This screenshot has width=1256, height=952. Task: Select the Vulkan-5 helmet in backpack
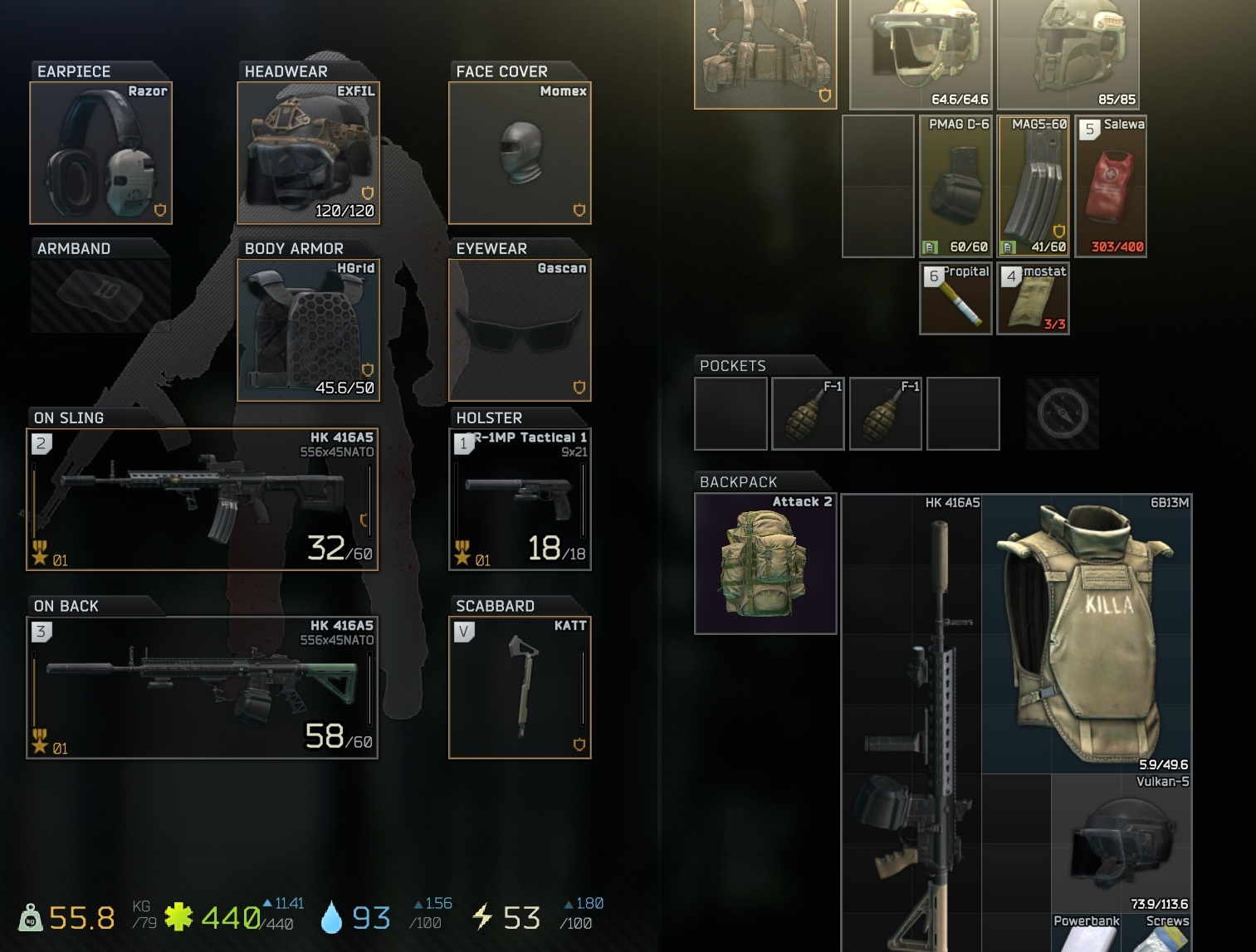(1123, 847)
